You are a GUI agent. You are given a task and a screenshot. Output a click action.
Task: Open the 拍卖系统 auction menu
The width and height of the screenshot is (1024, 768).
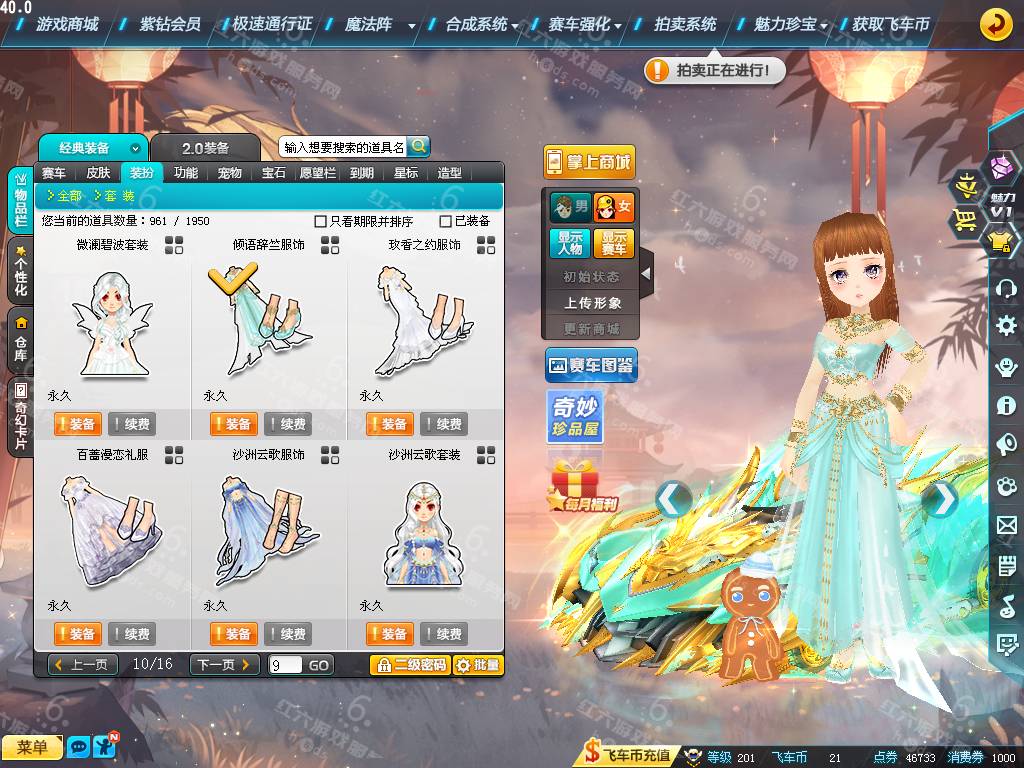coord(685,24)
